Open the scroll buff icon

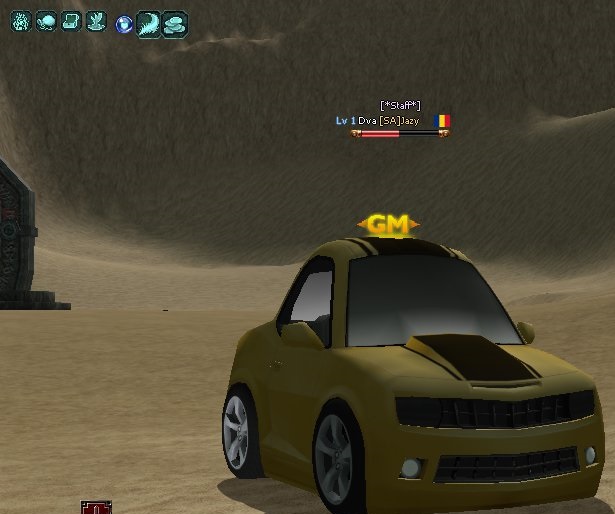(x=71, y=21)
